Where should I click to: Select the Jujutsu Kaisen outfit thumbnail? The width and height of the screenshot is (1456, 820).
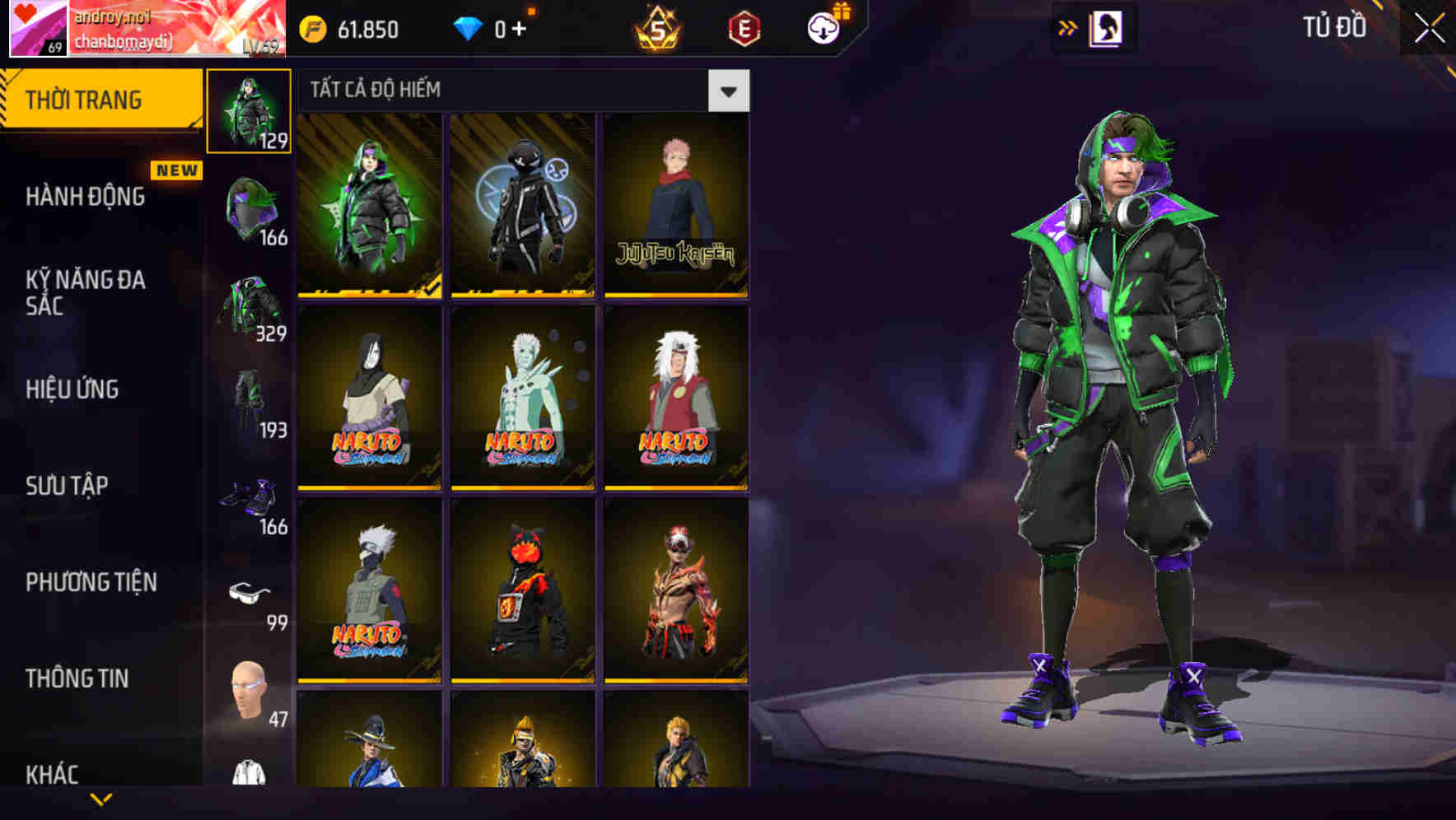(675, 204)
